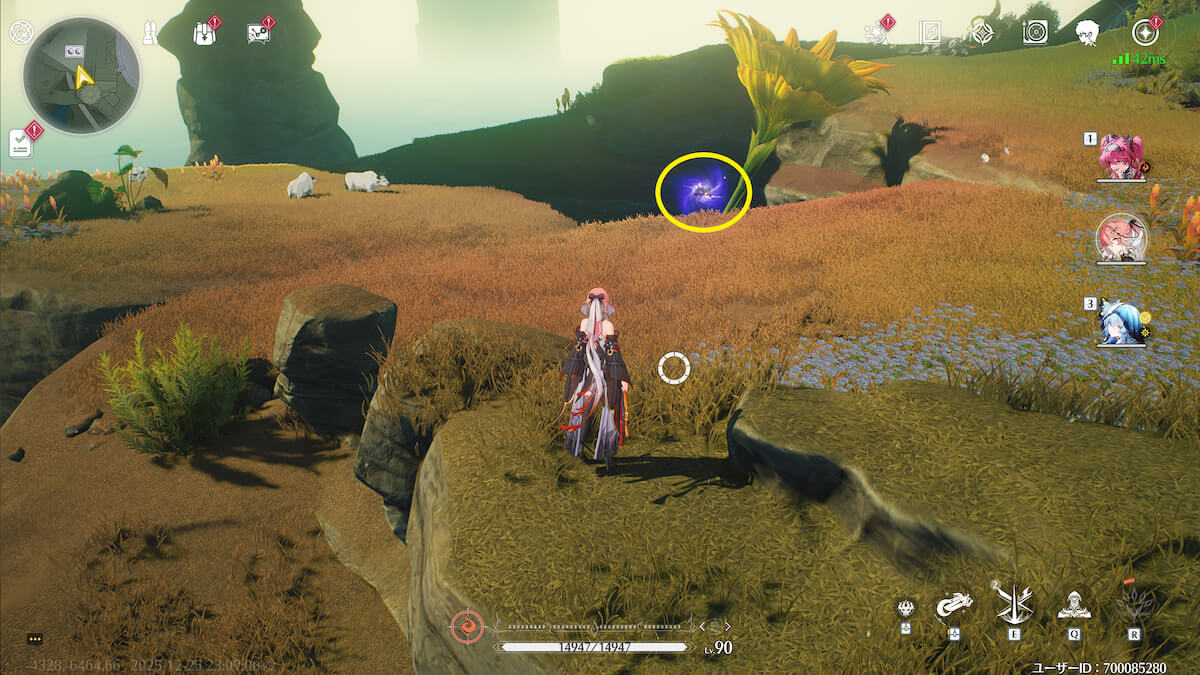Screen dimensions: 1200x675
Task: Open the four-pointed star compass icon
Action: (x=983, y=33)
